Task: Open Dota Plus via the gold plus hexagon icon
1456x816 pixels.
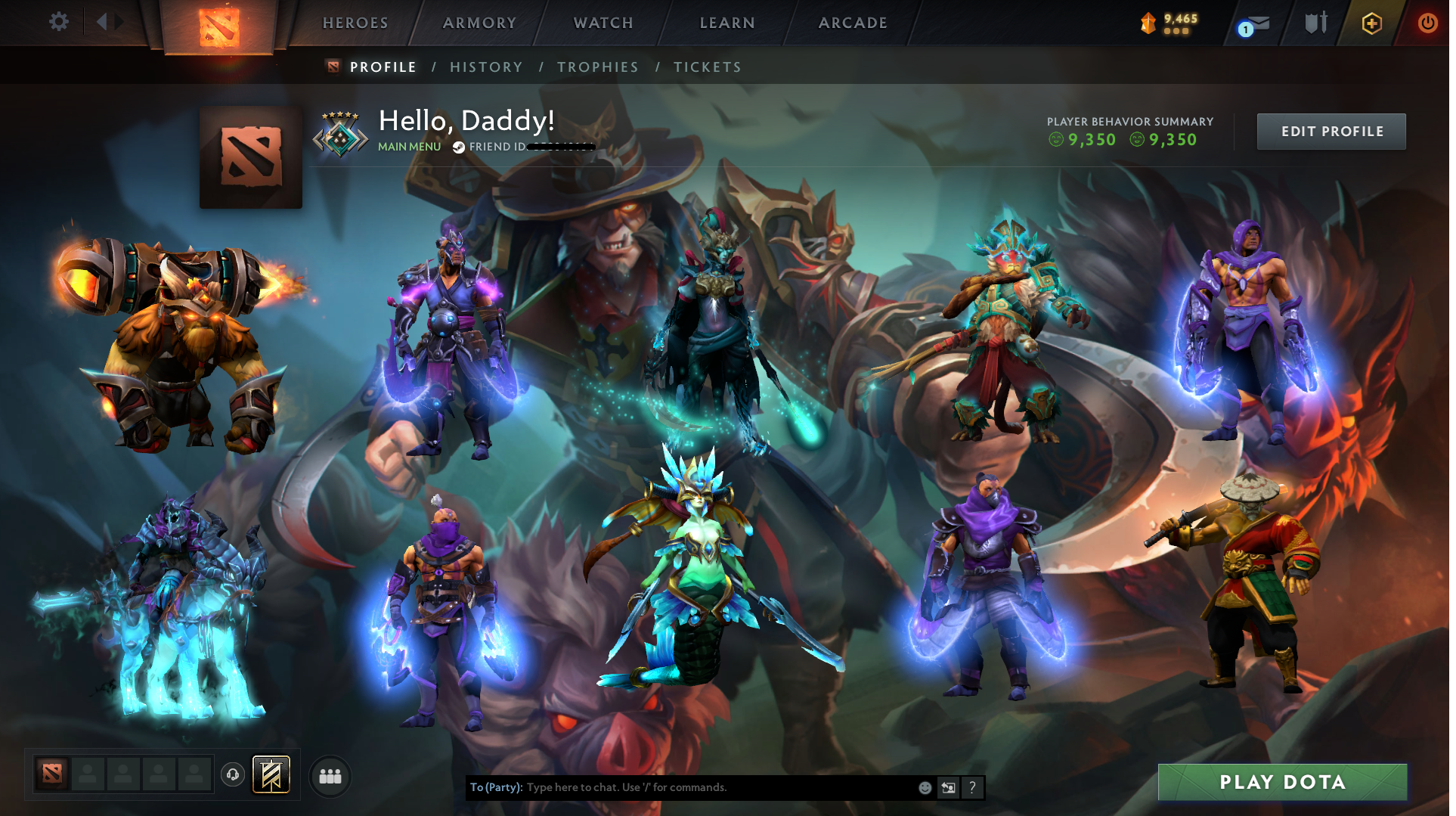Action: [1372, 23]
